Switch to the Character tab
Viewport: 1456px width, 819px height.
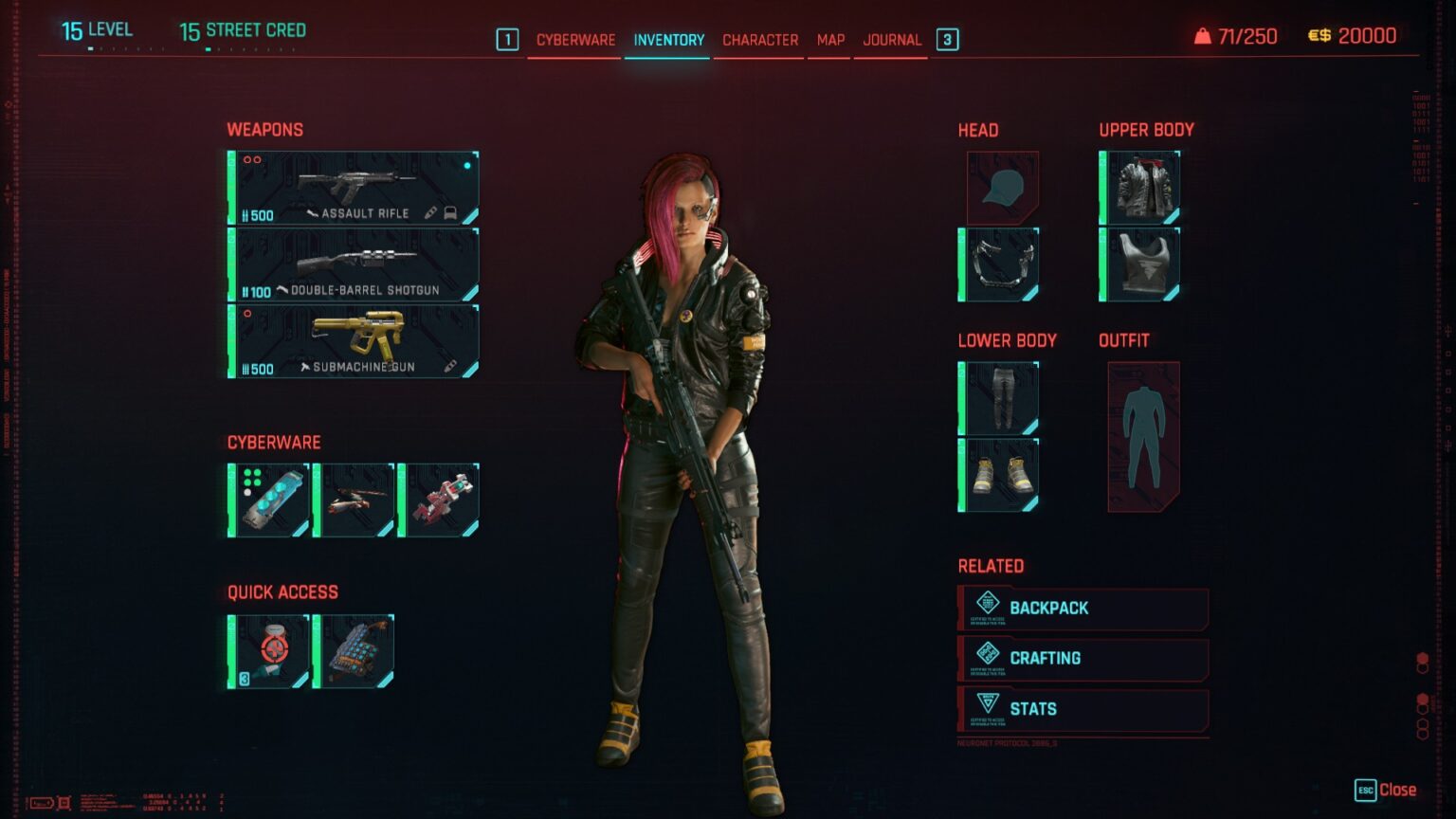point(759,40)
